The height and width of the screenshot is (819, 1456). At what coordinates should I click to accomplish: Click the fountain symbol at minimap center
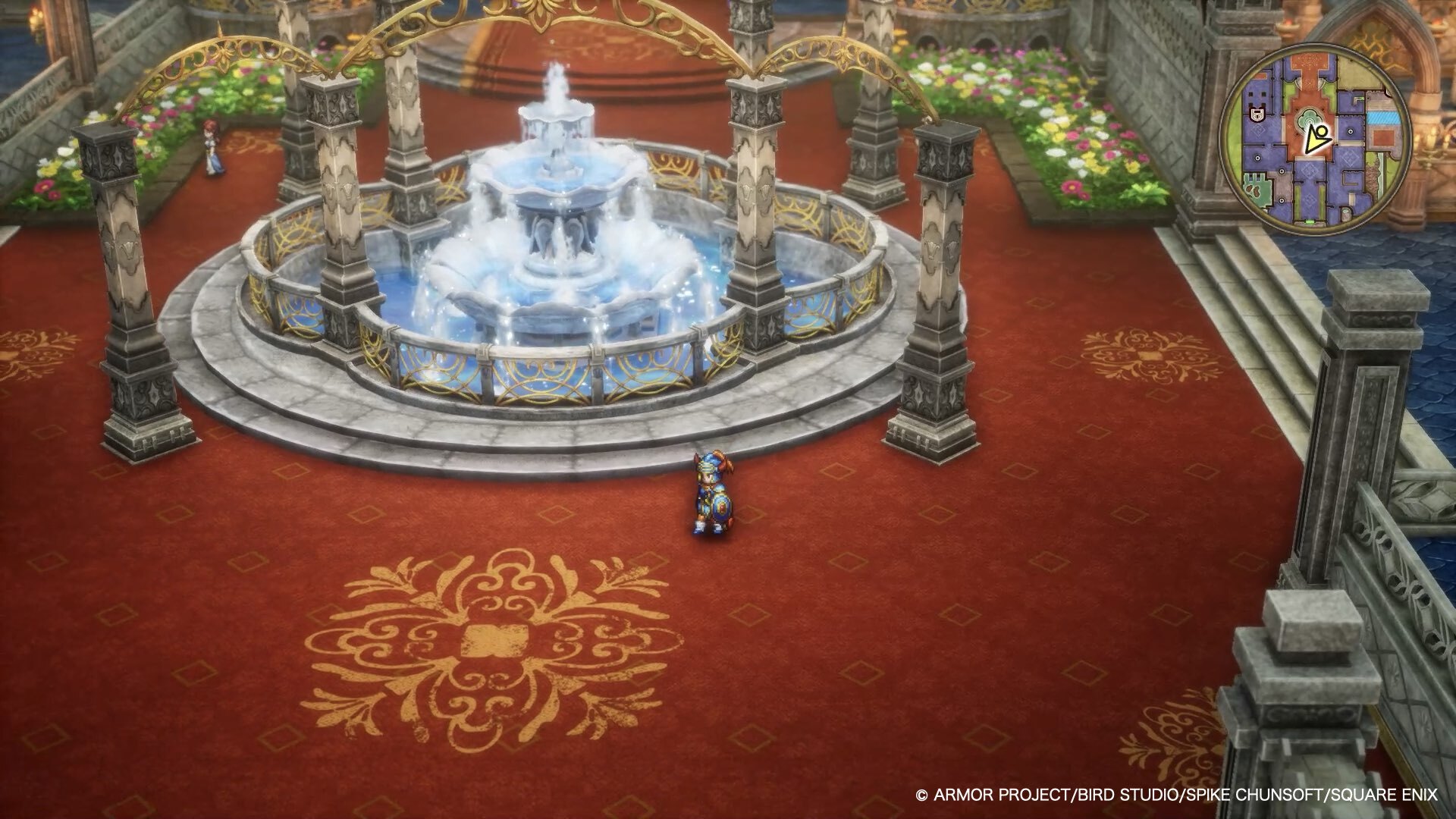pos(1309,118)
